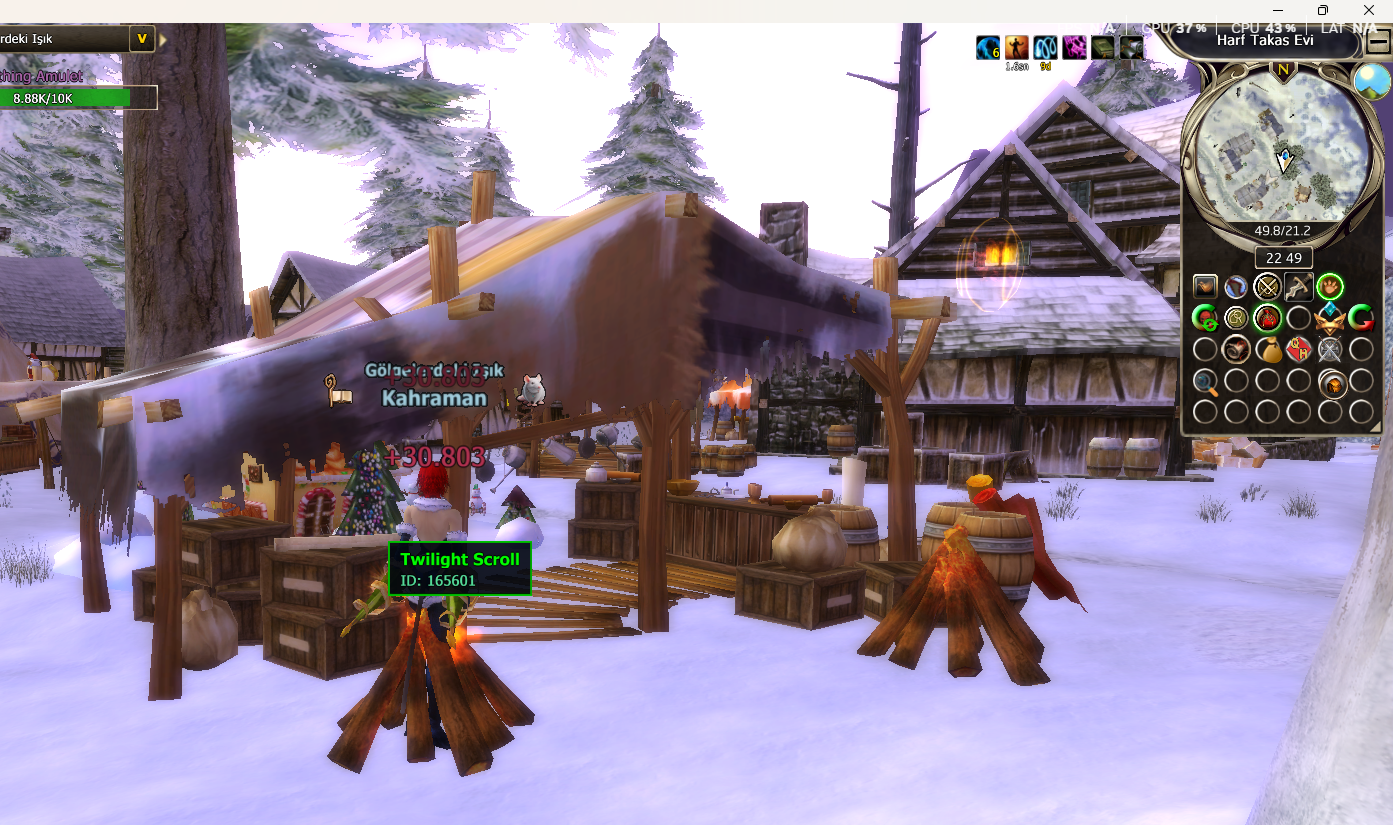This screenshot has width=1393, height=825.
Task: Expand the small arrow beside the V button
Action: 163,40
